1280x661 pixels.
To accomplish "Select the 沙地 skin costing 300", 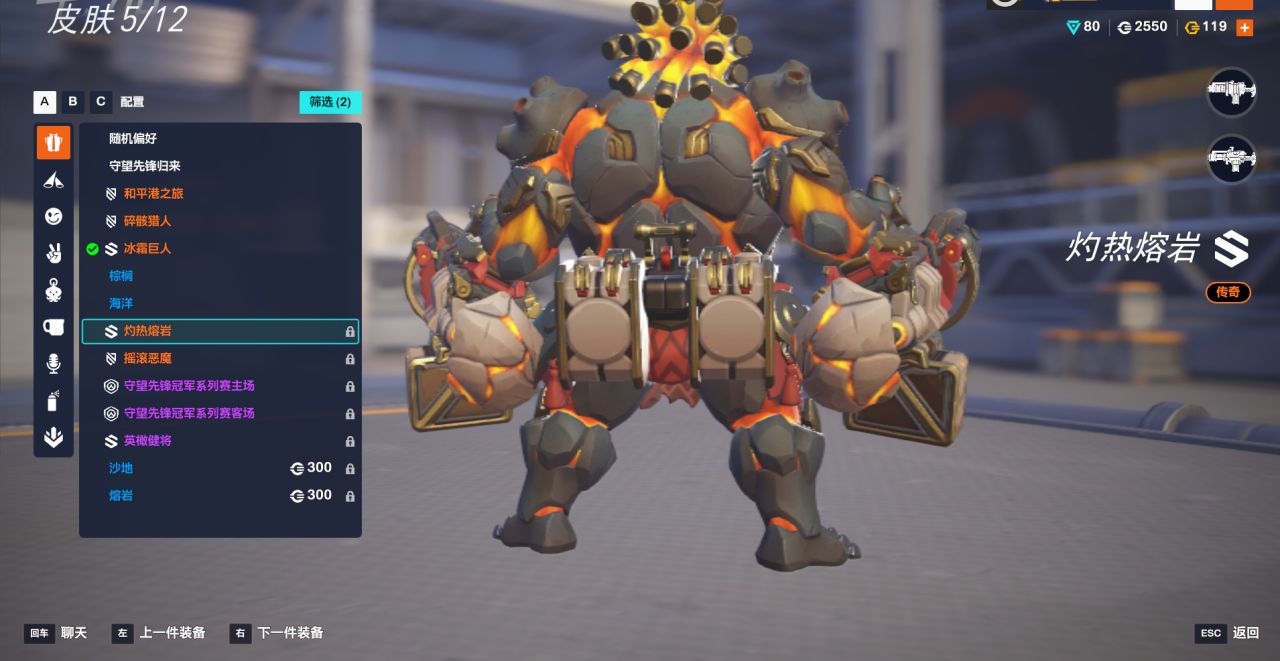I will [x=121, y=468].
